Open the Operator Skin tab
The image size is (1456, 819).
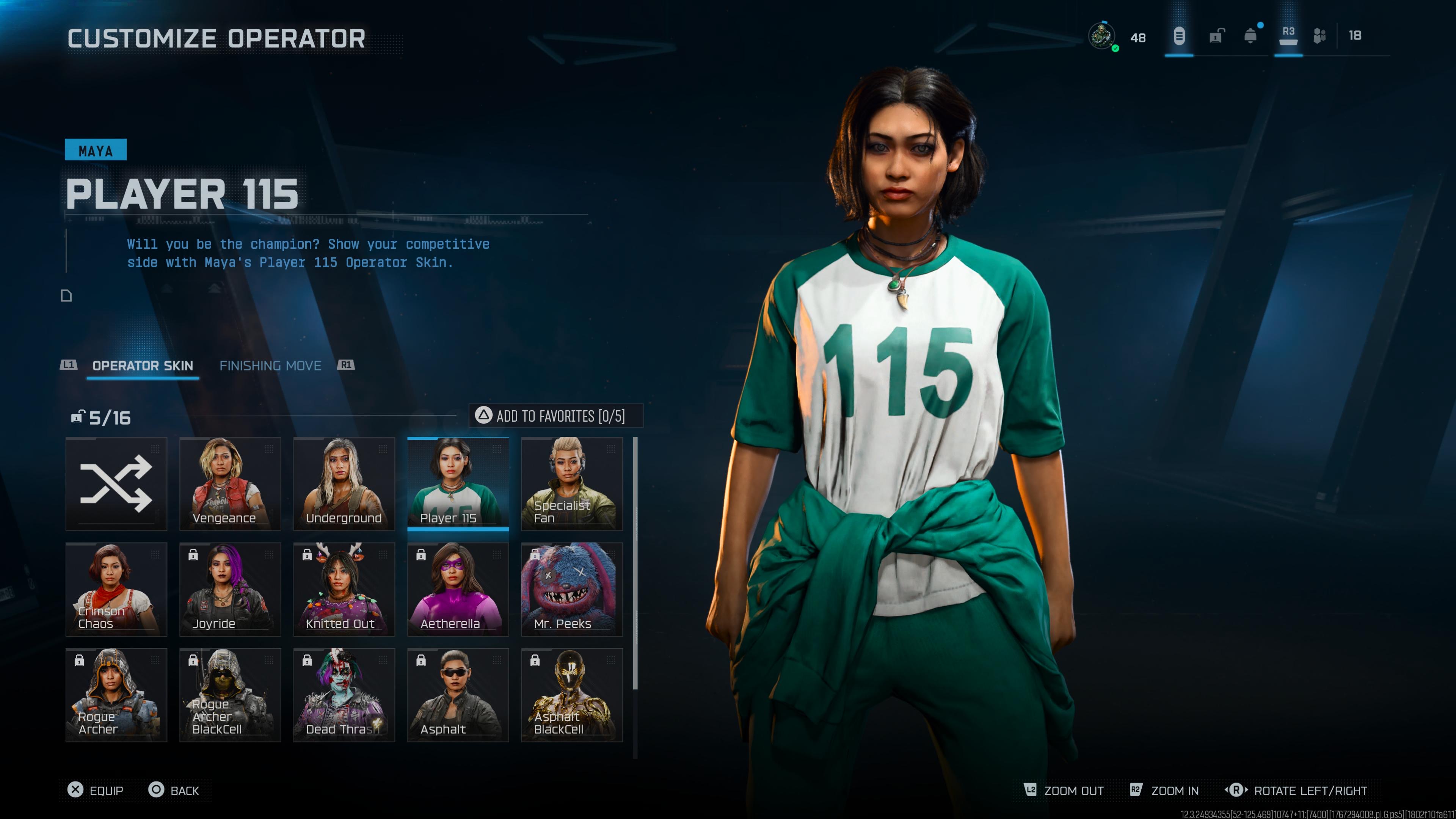coord(143,366)
